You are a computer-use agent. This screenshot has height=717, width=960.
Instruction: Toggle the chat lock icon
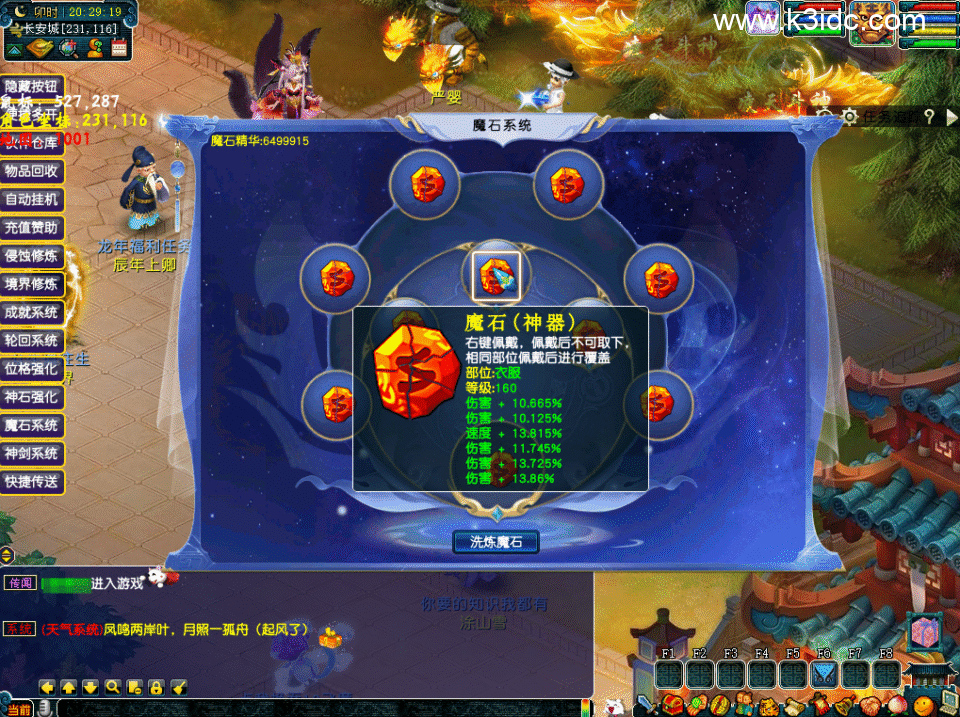156,687
